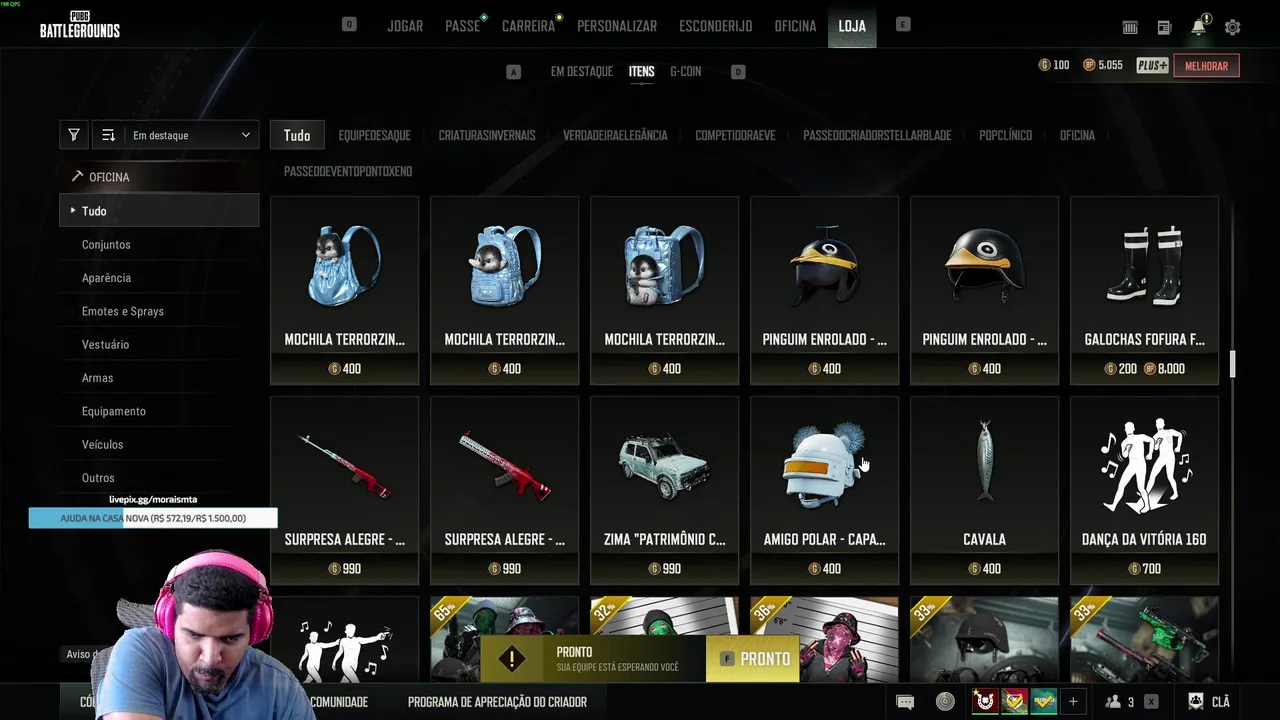The image size is (1280, 720).
Task: Open the G-COIN tab
Action: point(685,72)
